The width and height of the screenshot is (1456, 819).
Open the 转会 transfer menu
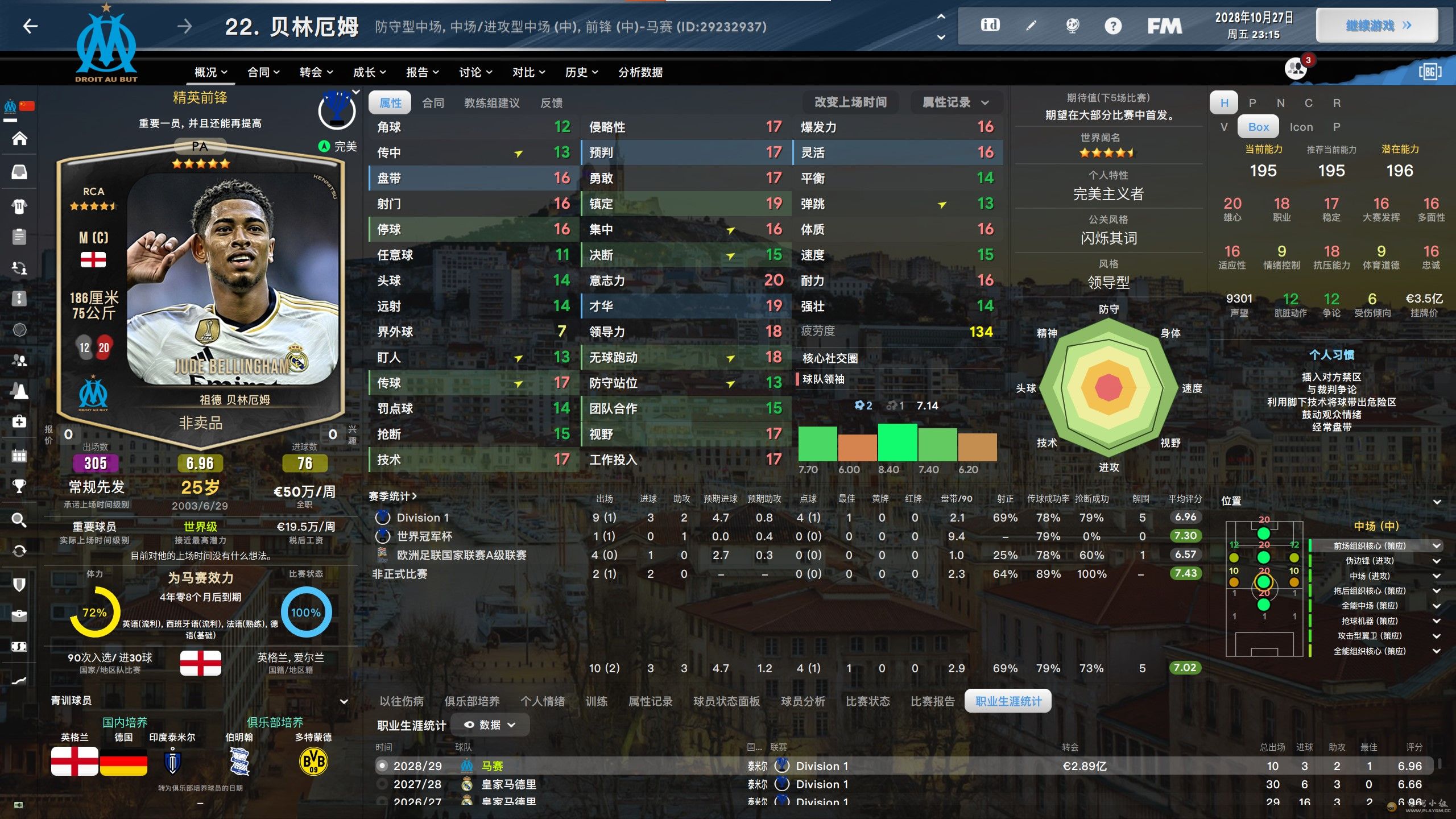316,72
